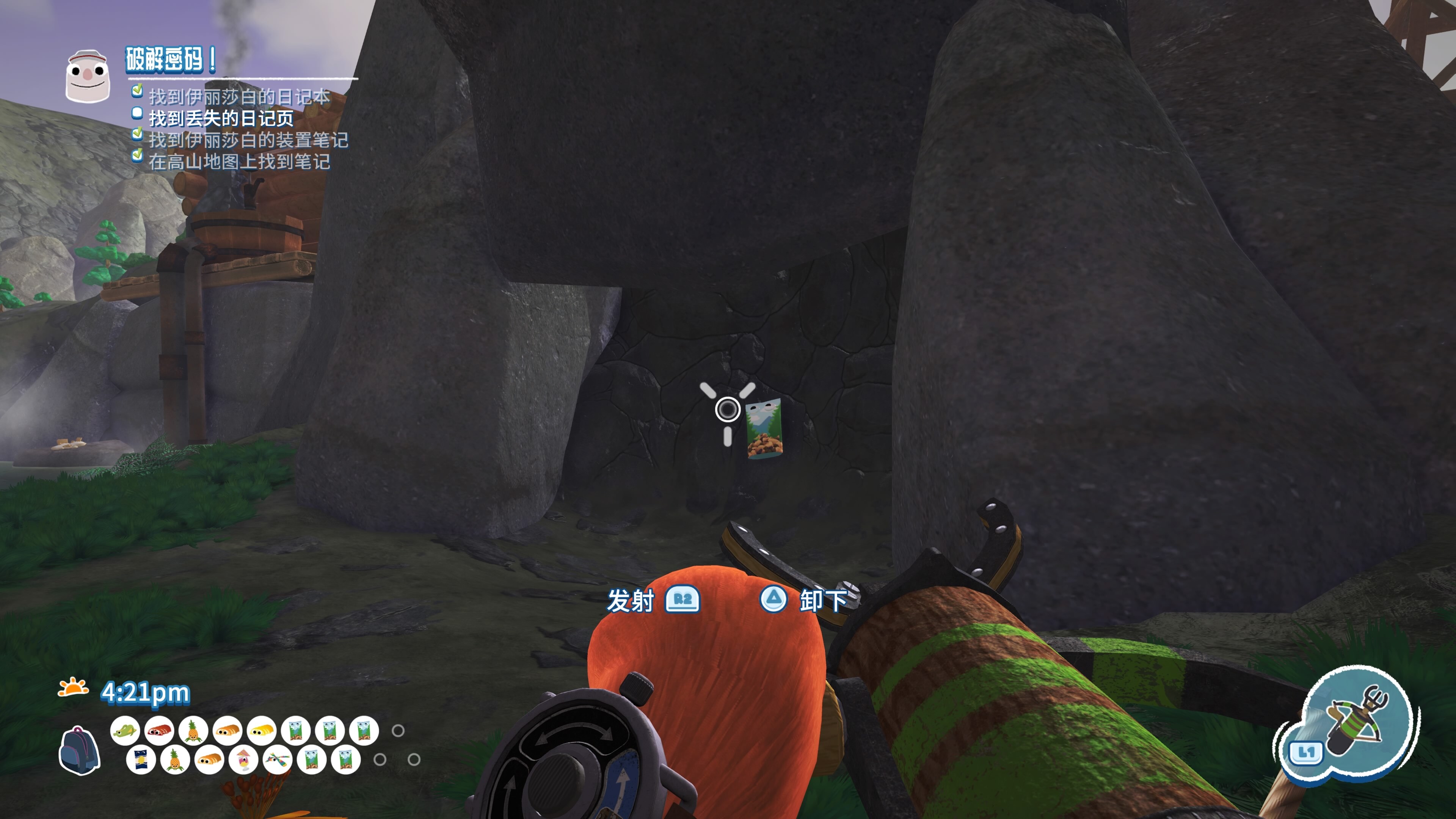This screenshot has height=819, width=1456.
Task: Select the rainbow dragonfly bugsnak slot
Action: (x=277, y=759)
